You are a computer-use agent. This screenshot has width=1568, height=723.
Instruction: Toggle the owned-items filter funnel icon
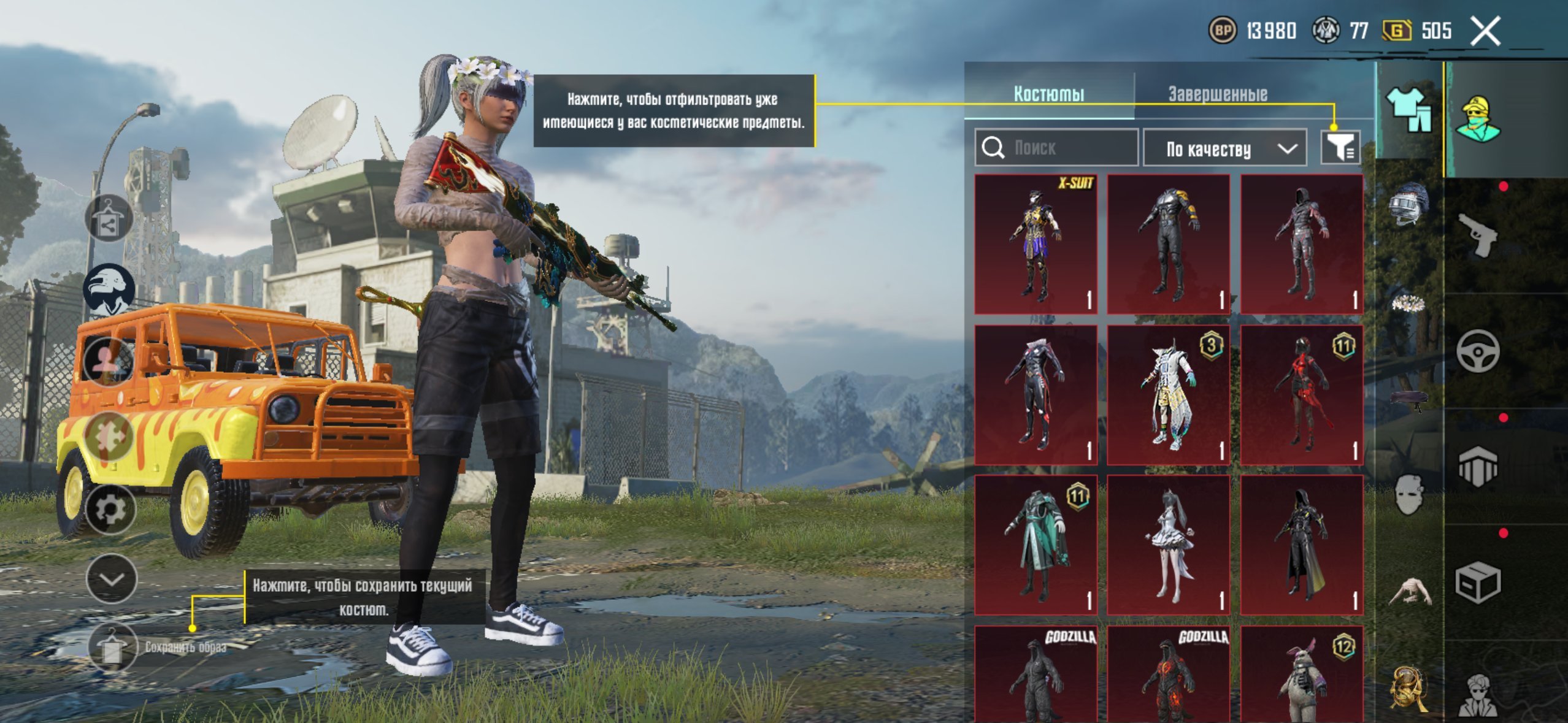1340,148
